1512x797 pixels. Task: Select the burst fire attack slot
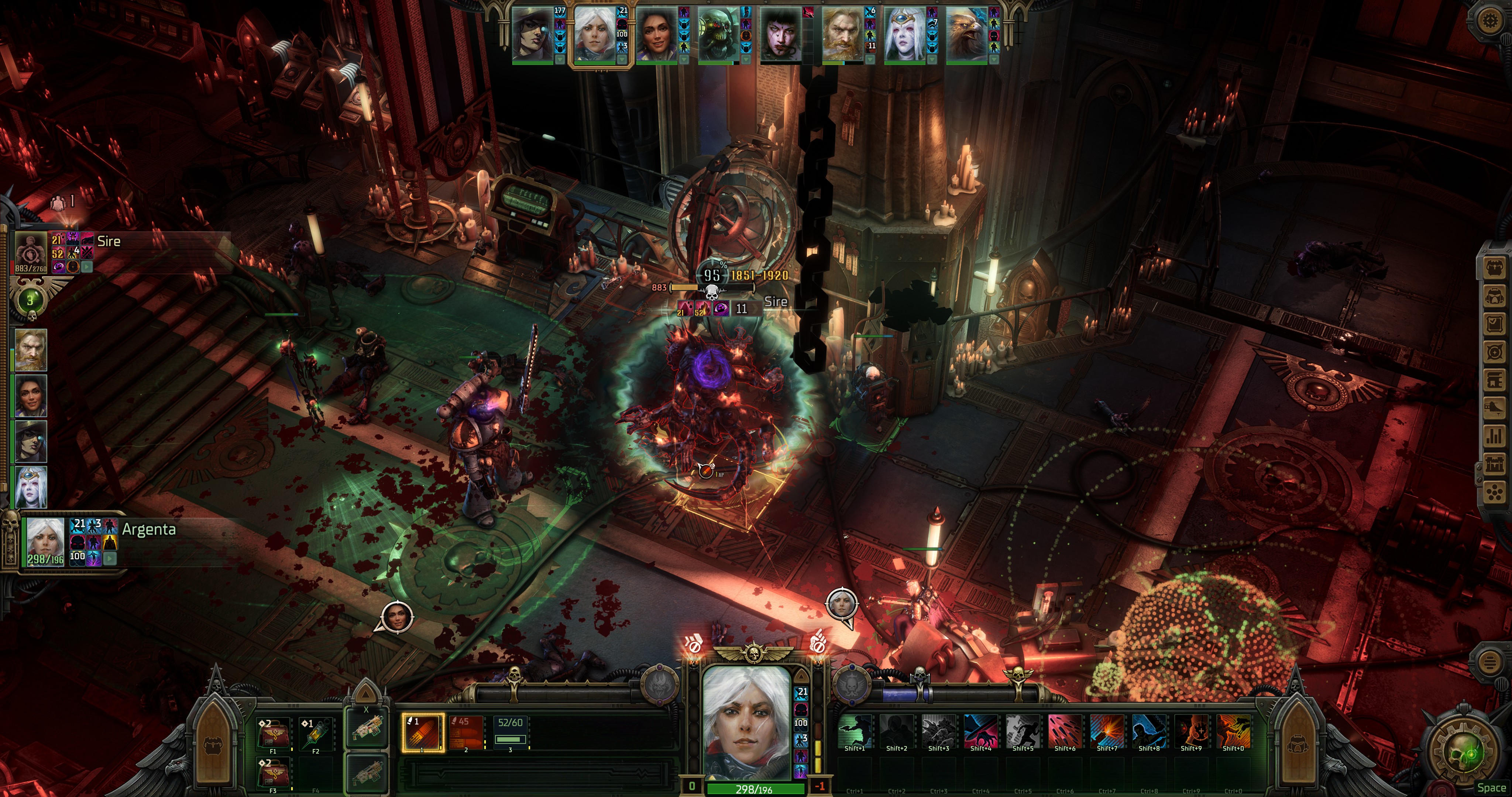[x=467, y=732]
